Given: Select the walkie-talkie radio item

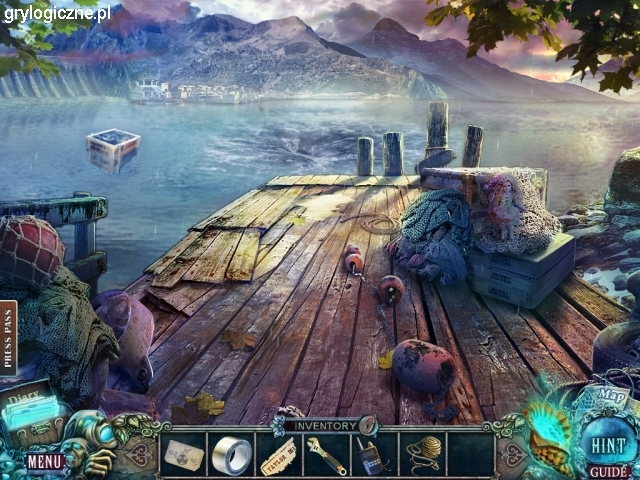Looking at the screenshot, I should [x=374, y=457].
